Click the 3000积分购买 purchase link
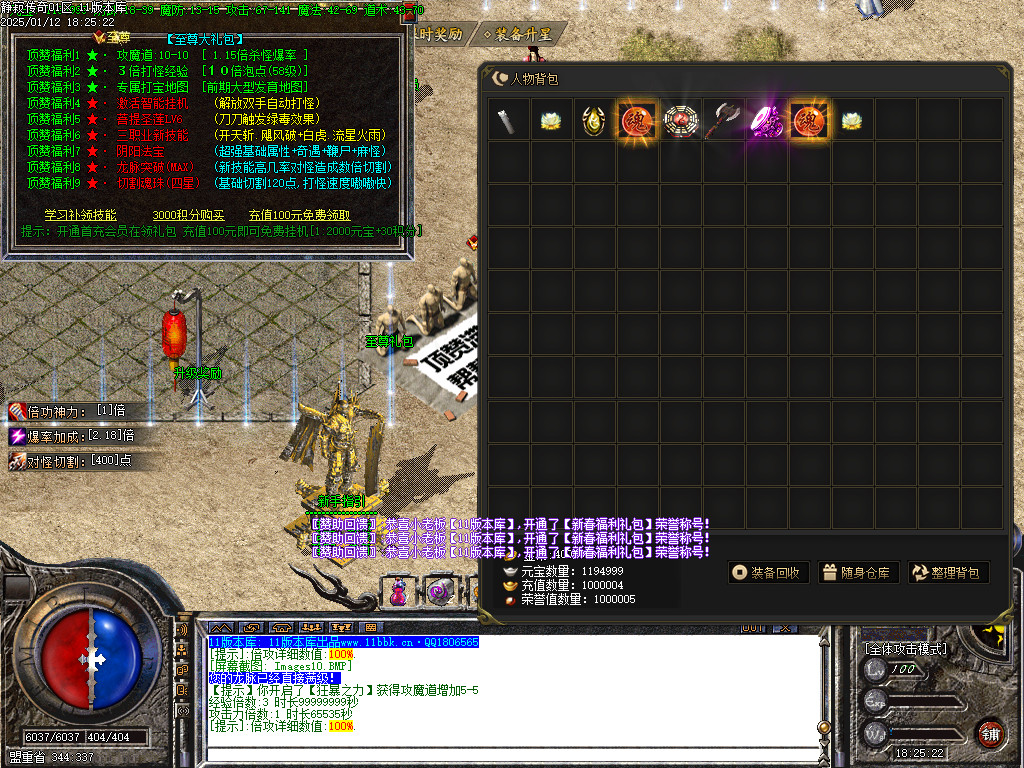 188,215
